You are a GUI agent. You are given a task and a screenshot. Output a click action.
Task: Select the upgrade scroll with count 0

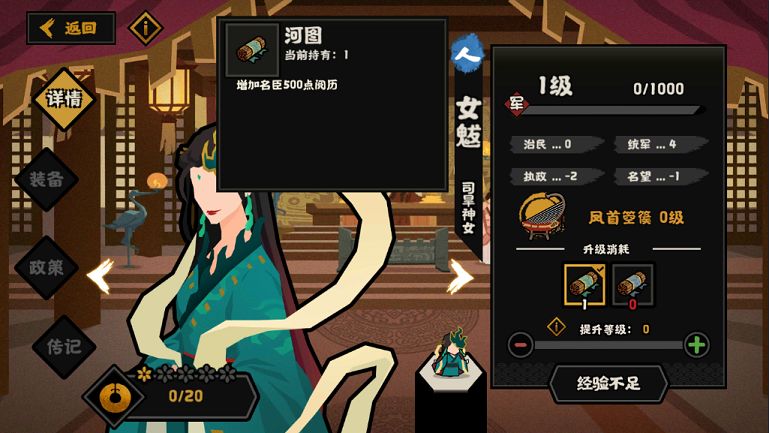(x=632, y=284)
